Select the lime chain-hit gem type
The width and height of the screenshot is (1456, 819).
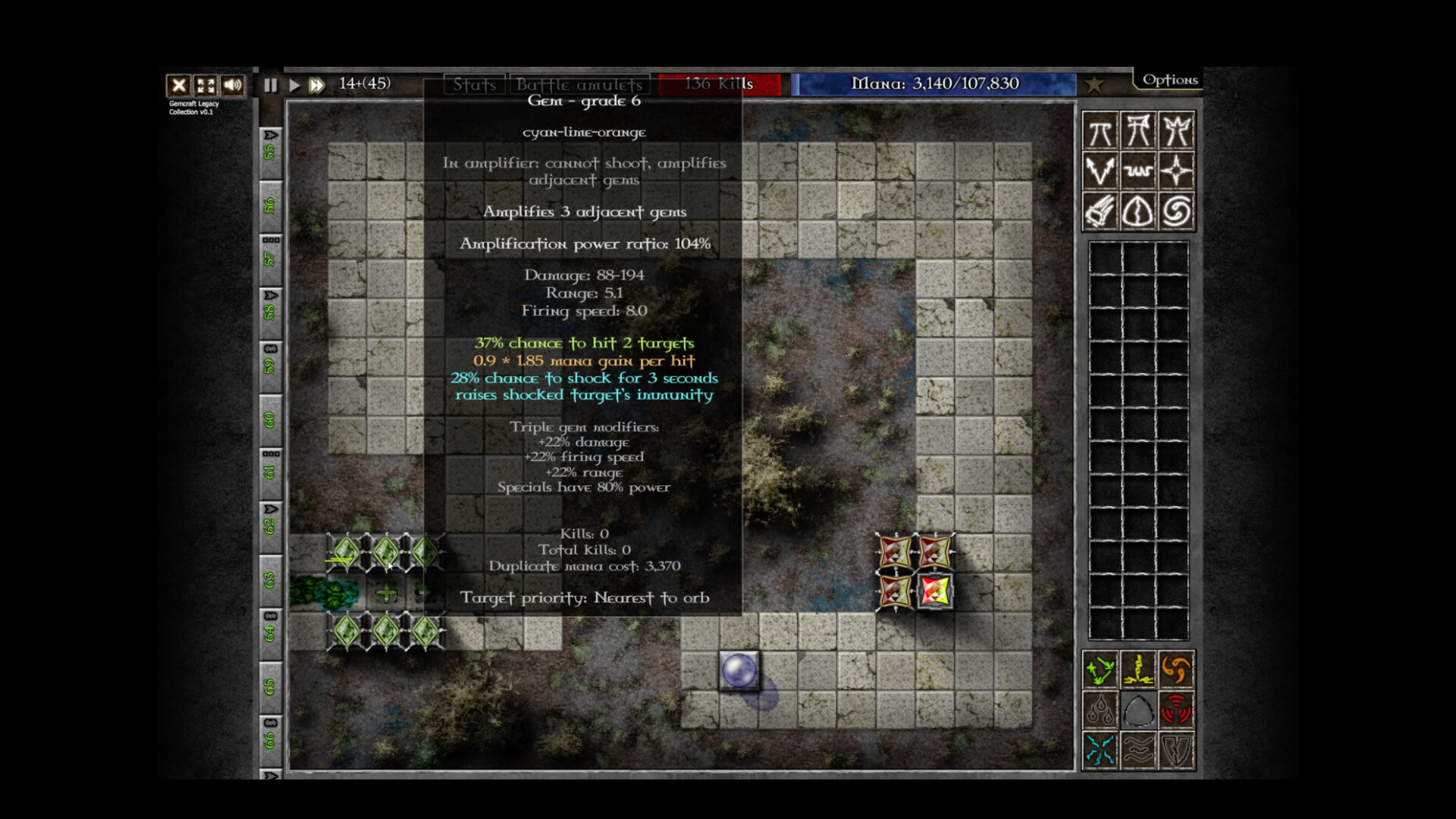[x=1100, y=669]
